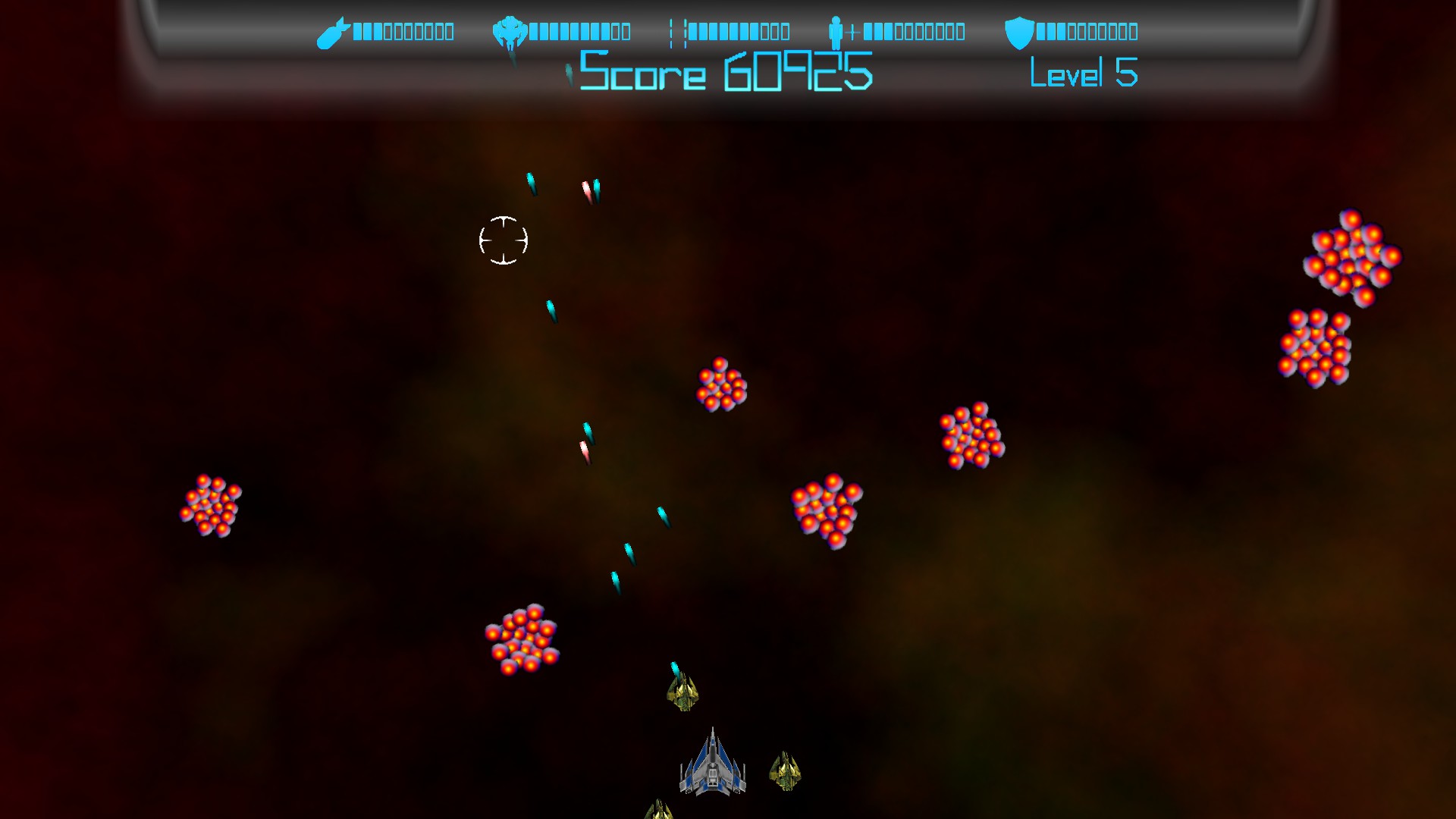Click the laser weapon icon in the HUD
1456x819 pixels.
[x=677, y=32]
